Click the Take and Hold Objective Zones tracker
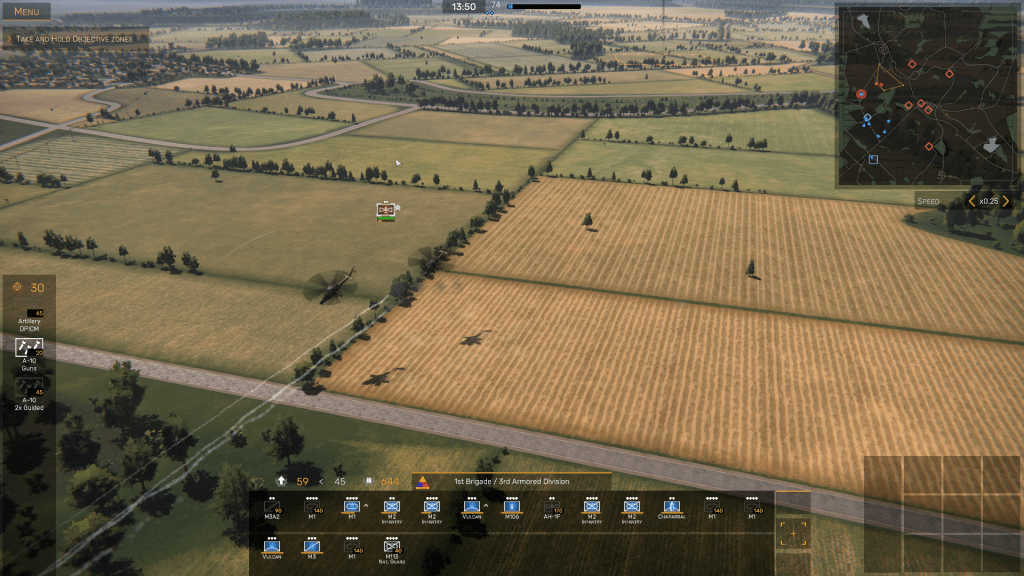The height and width of the screenshot is (576, 1024). [x=76, y=39]
